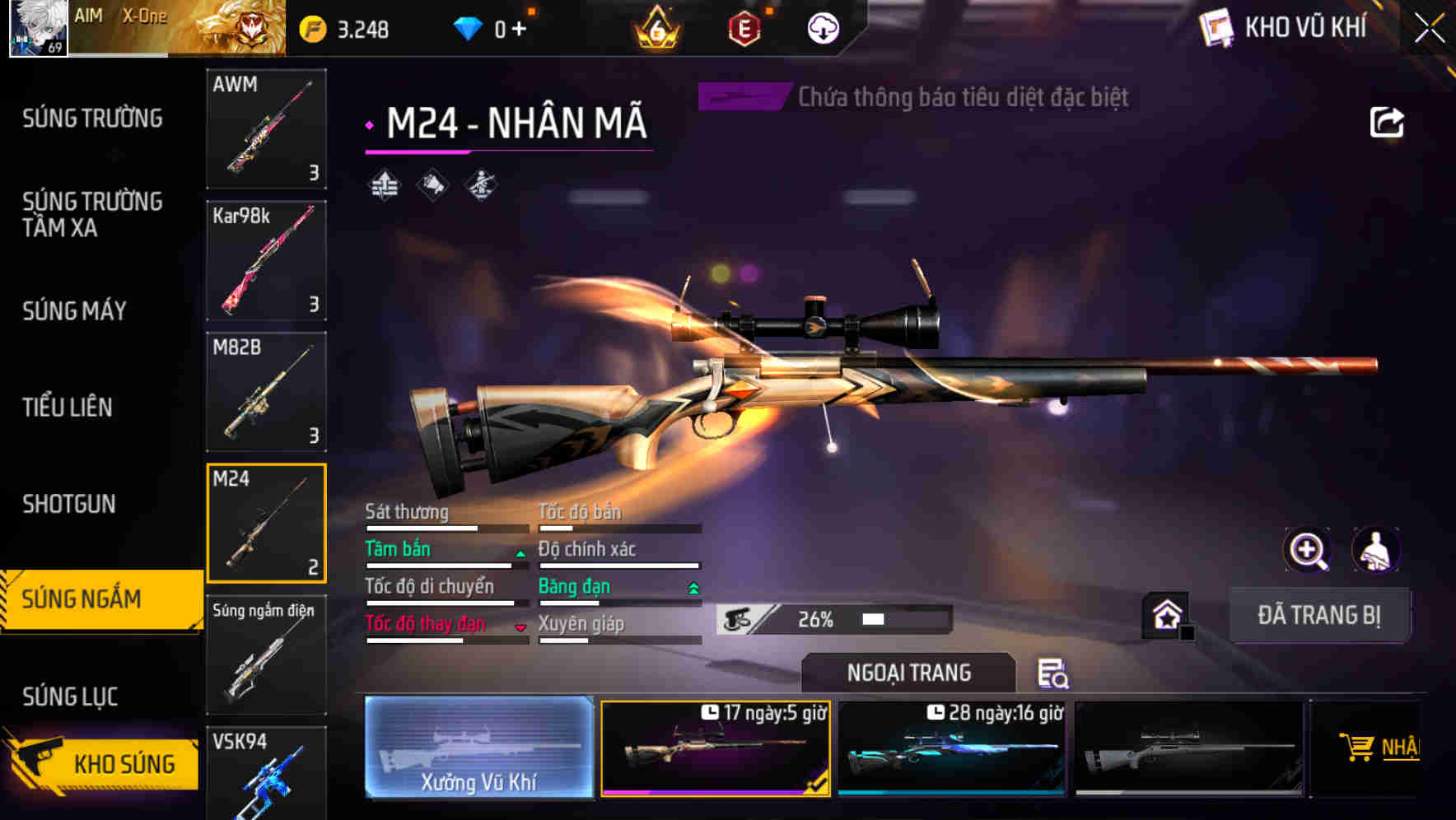Preview weapon on character model icon
Screen dimensions: 1456x820
tap(1376, 550)
